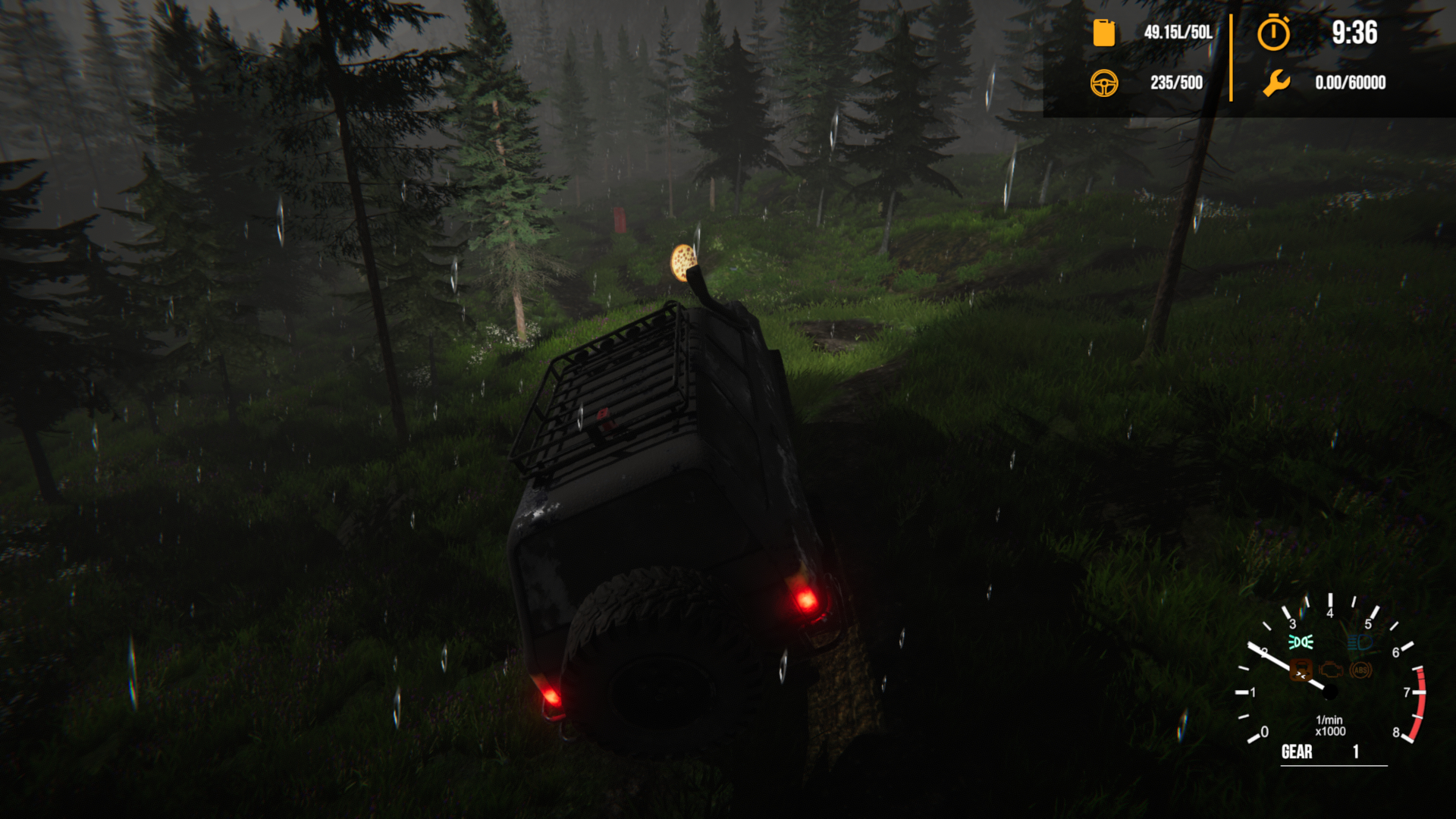
Task: Select the green fog light indicator on tachometer
Action: pyautogui.click(x=1300, y=642)
